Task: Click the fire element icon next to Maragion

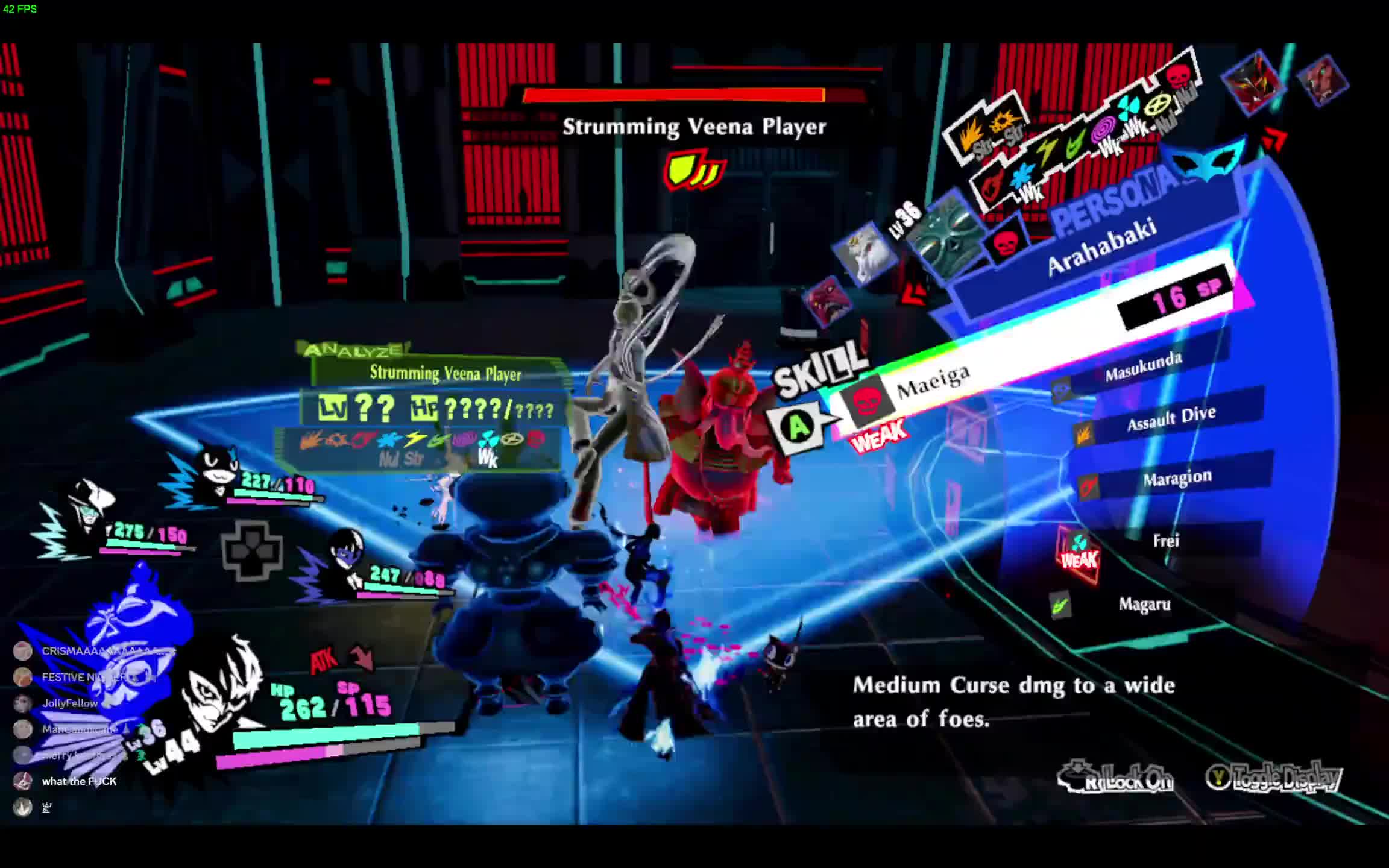Action: 1088,486
